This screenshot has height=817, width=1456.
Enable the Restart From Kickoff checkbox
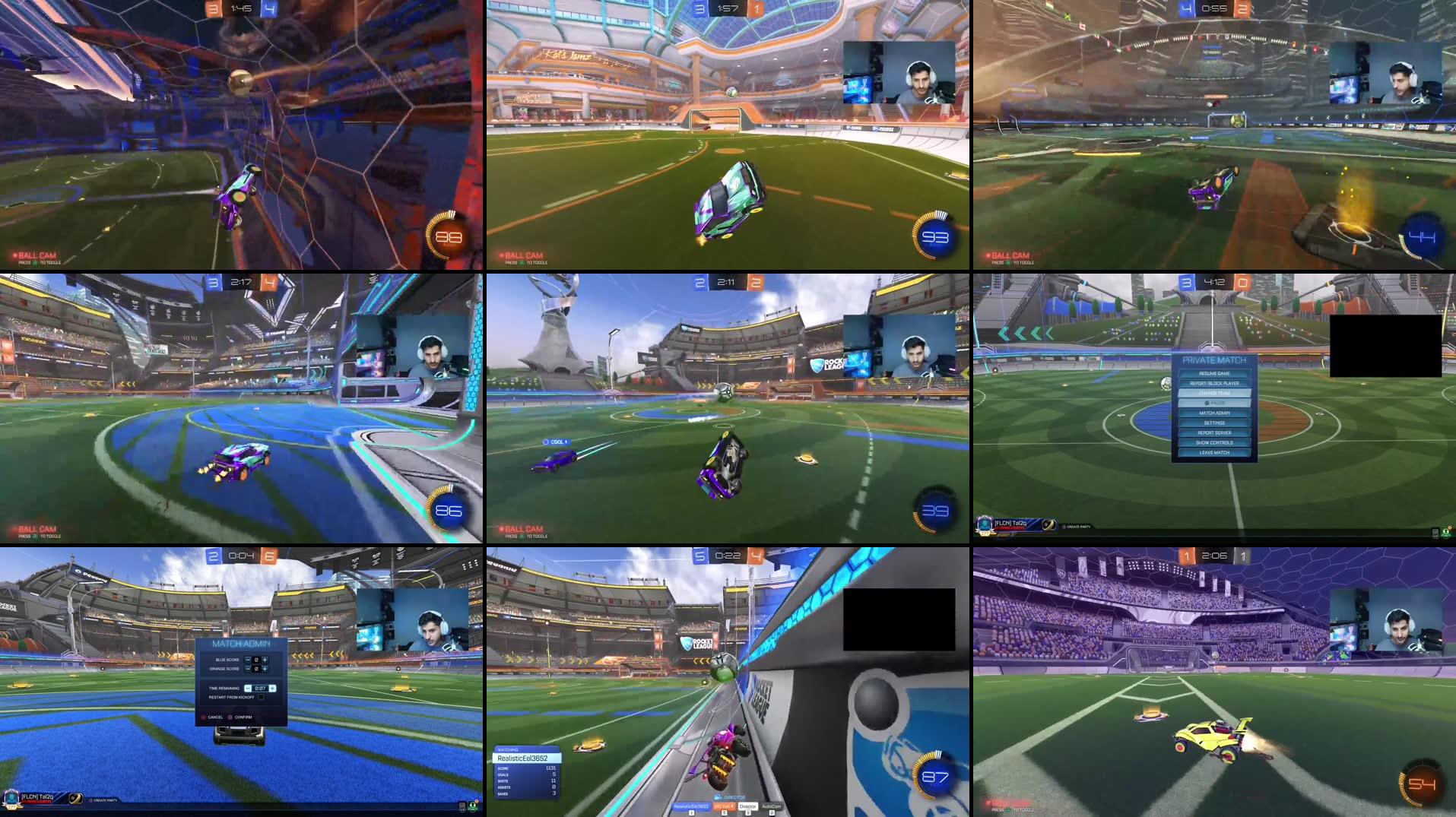pos(262,697)
